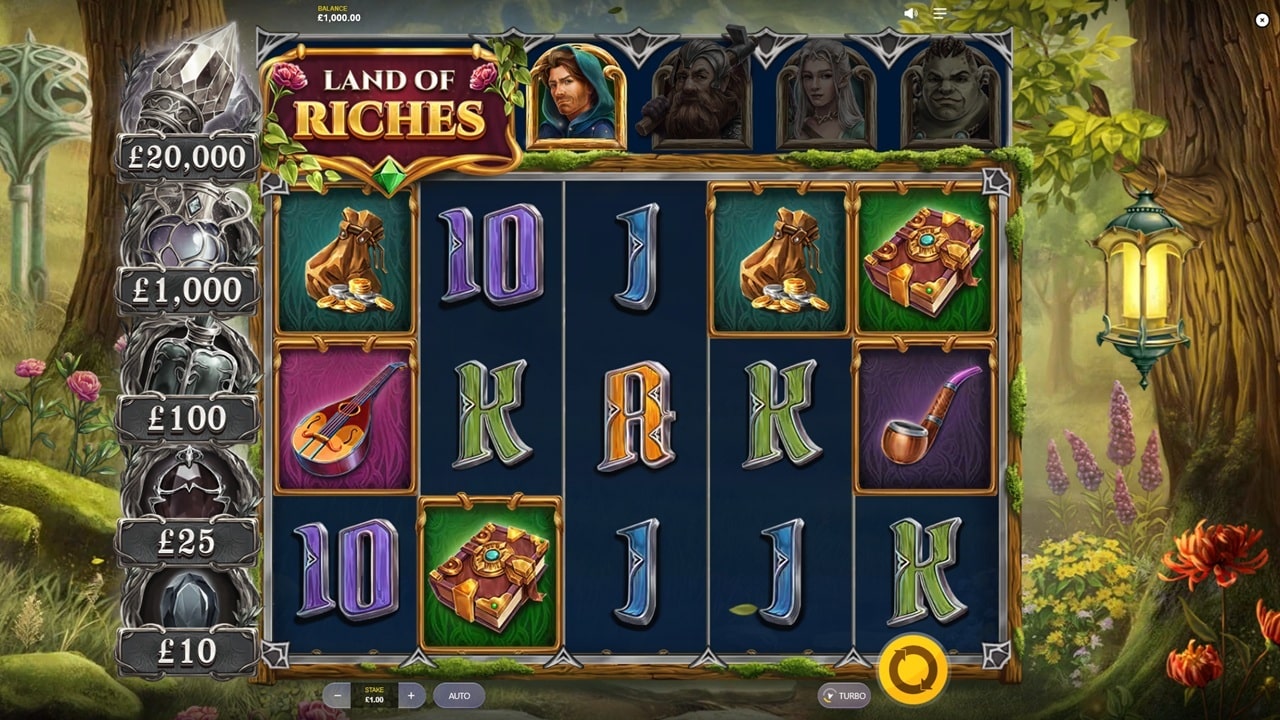The image size is (1280, 720).
Task: Open the hamburger game menu
Action: click(x=940, y=13)
